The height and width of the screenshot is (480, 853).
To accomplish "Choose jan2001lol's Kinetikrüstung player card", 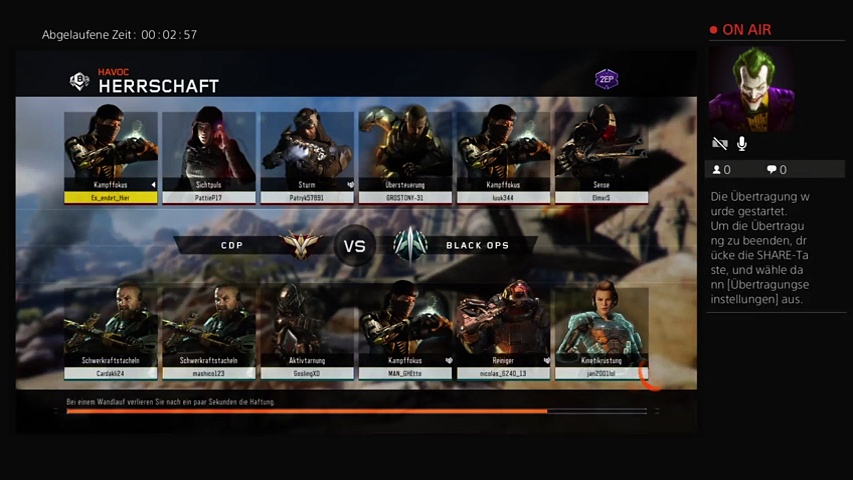I will pos(601,333).
